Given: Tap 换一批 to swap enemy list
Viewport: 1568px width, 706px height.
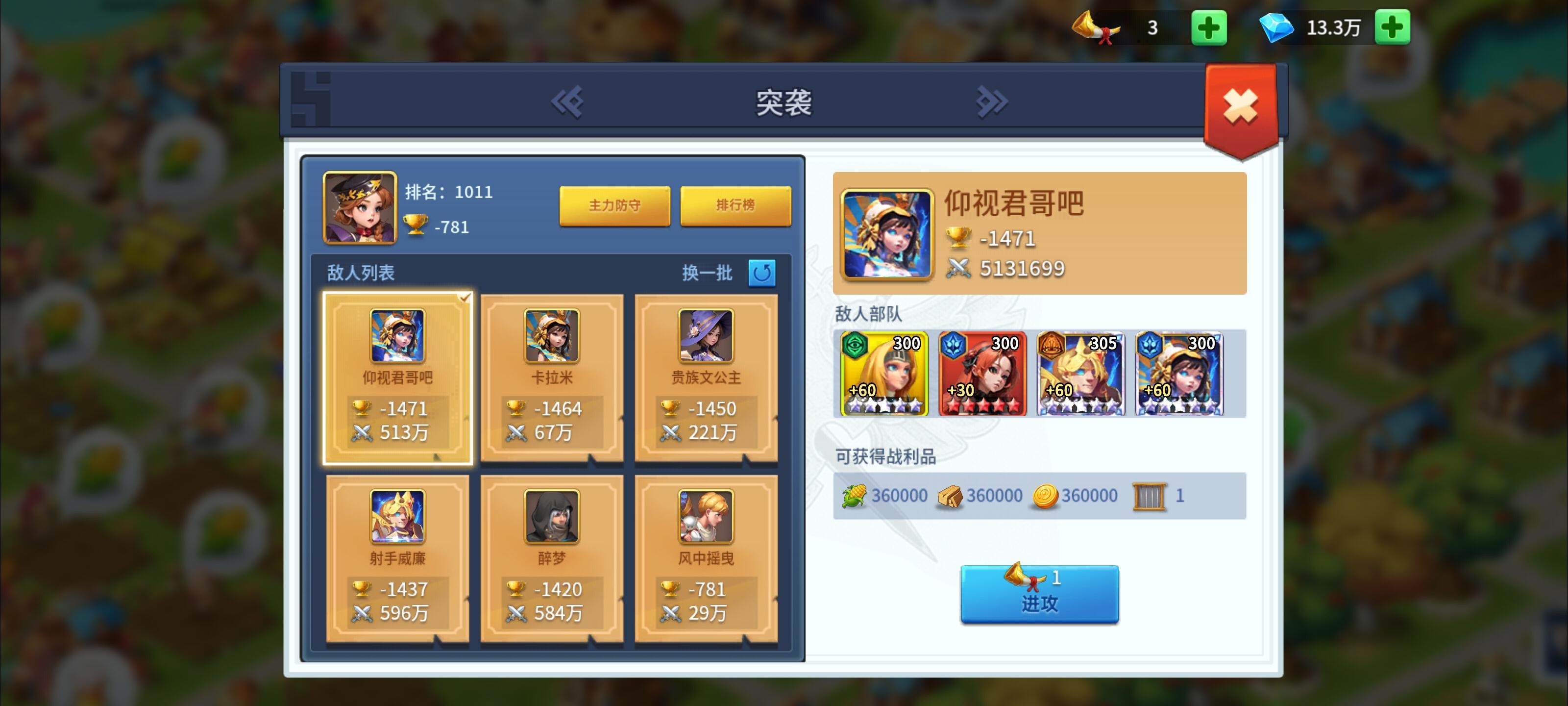Looking at the screenshot, I should coord(708,274).
